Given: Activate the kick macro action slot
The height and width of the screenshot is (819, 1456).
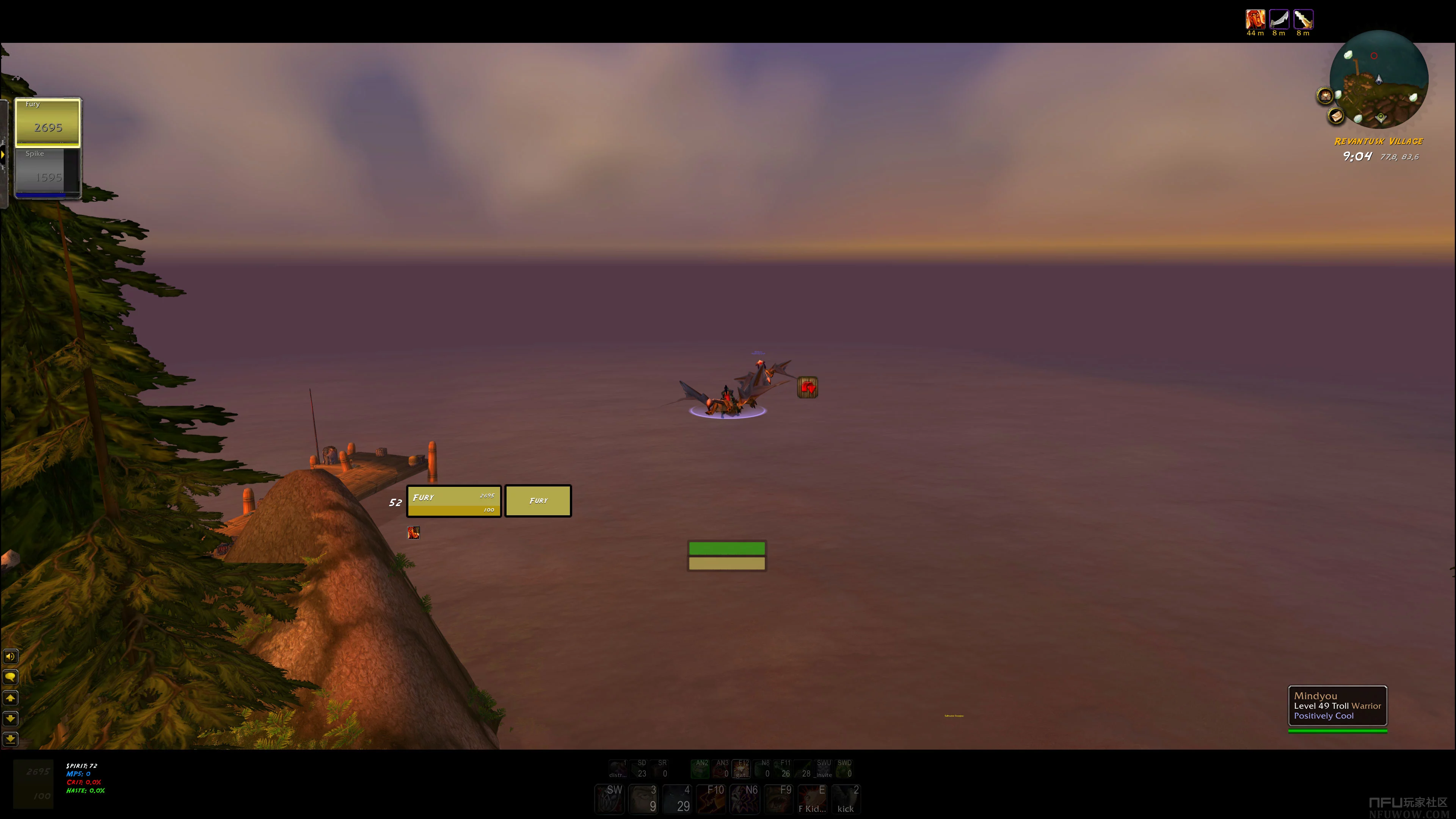Looking at the screenshot, I should coord(846,799).
